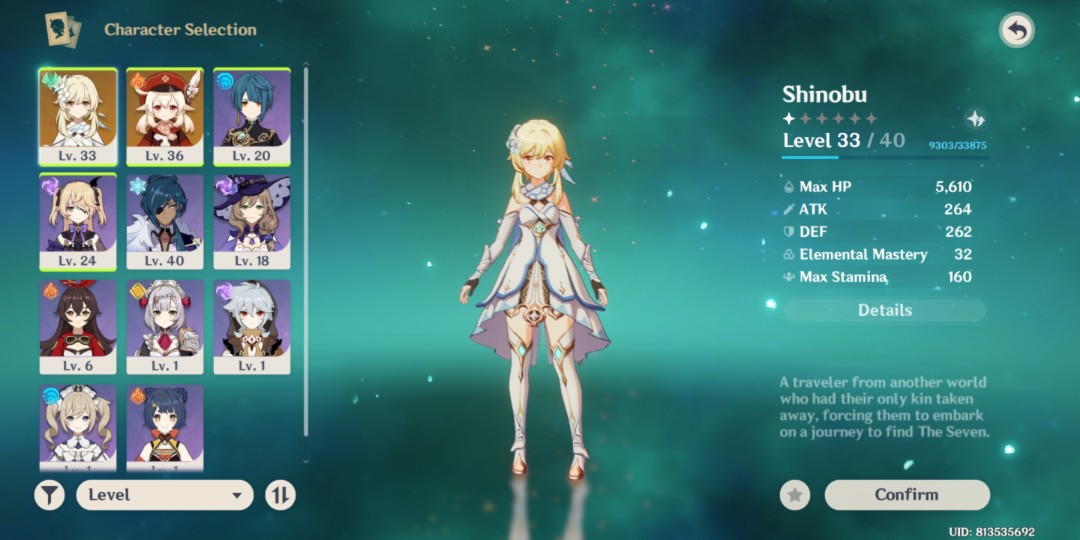This screenshot has width=1080, height=540.
Task: Click the star favorite button
Action: [795, 494]
